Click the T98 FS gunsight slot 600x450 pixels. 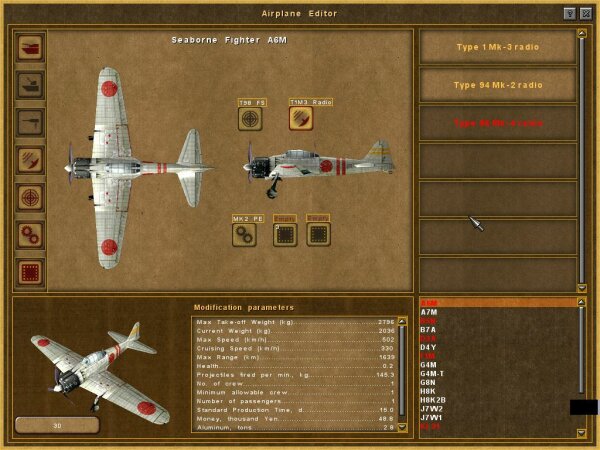[251, 118]
